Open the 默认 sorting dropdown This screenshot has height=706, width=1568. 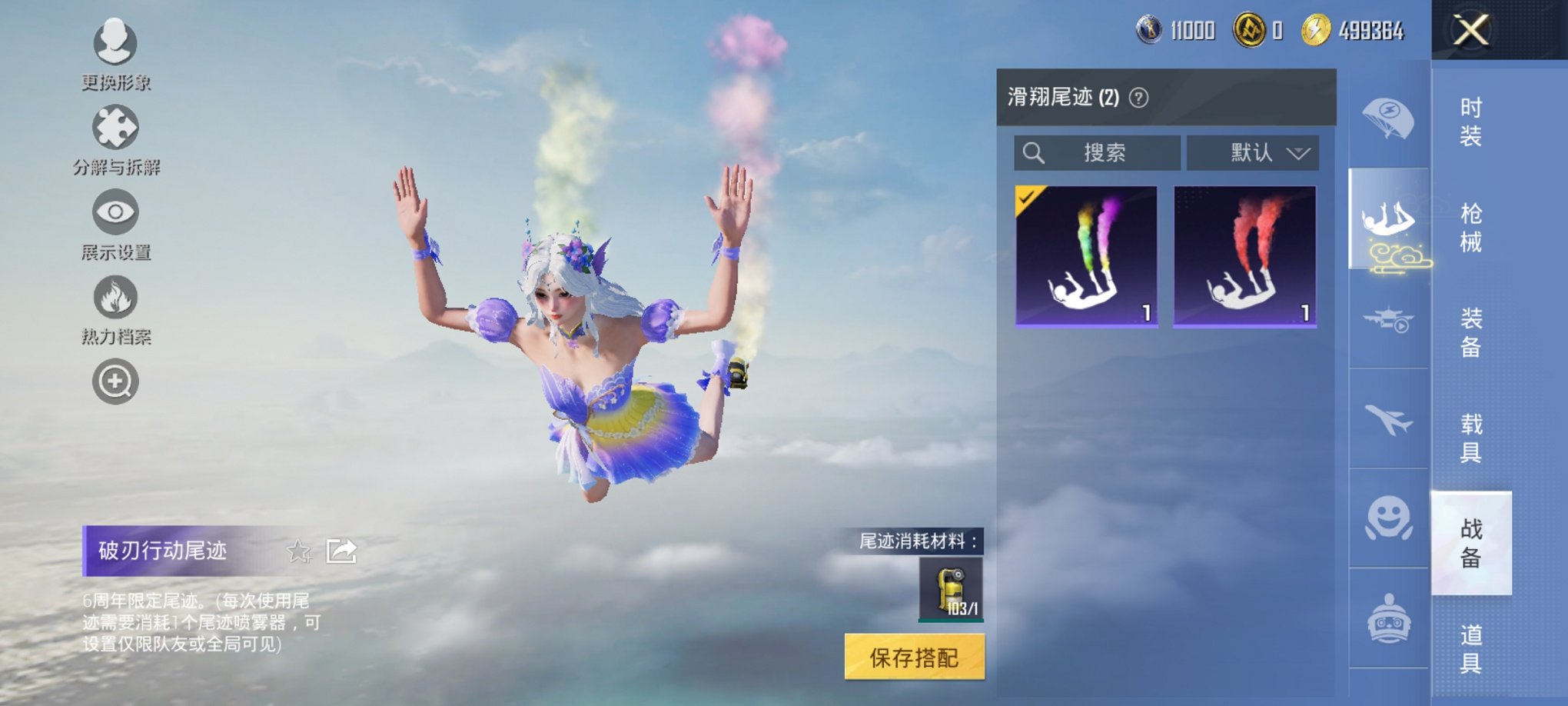tap(1253, 153)
